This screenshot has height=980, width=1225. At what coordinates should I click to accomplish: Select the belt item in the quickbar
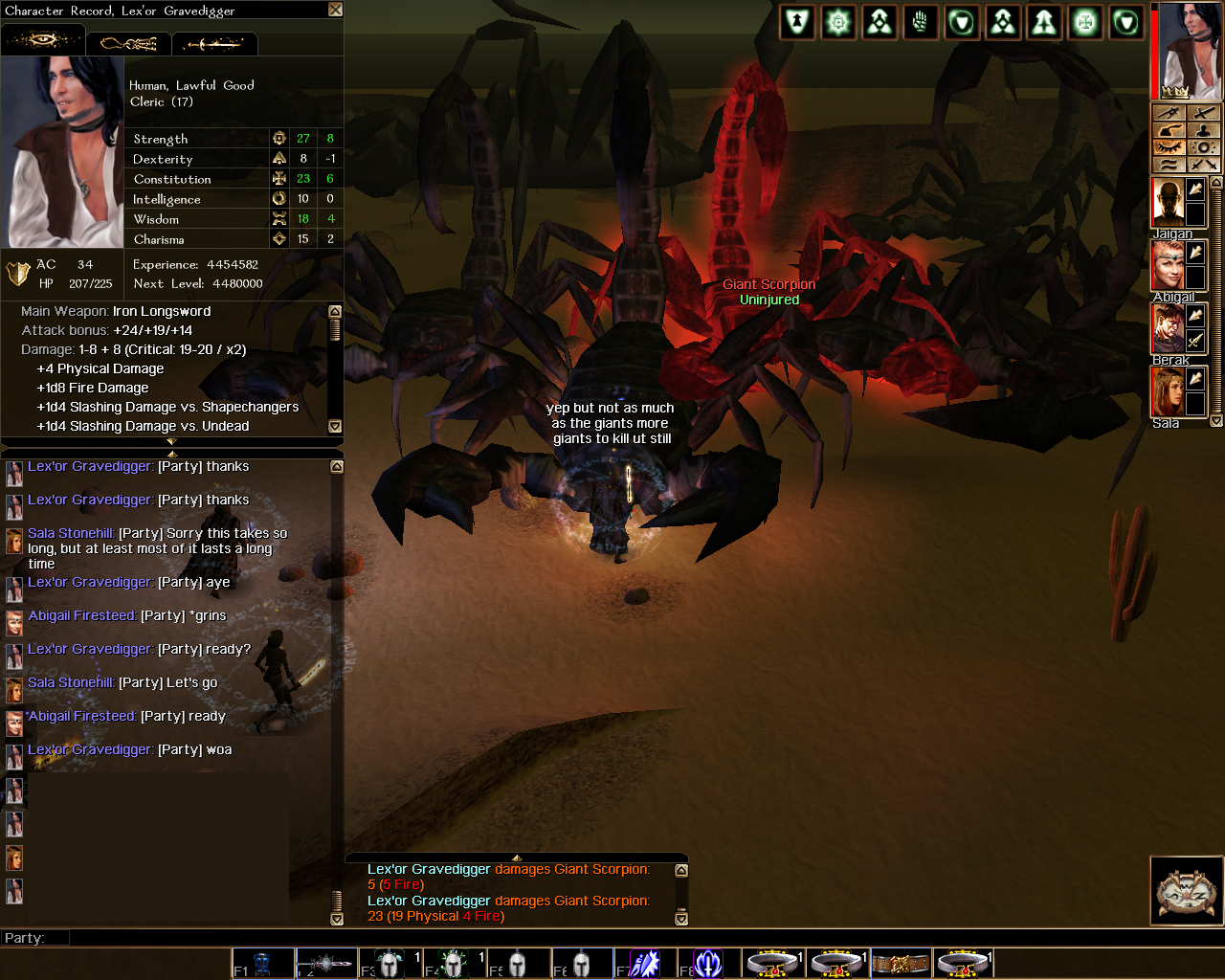pos(901,964)
